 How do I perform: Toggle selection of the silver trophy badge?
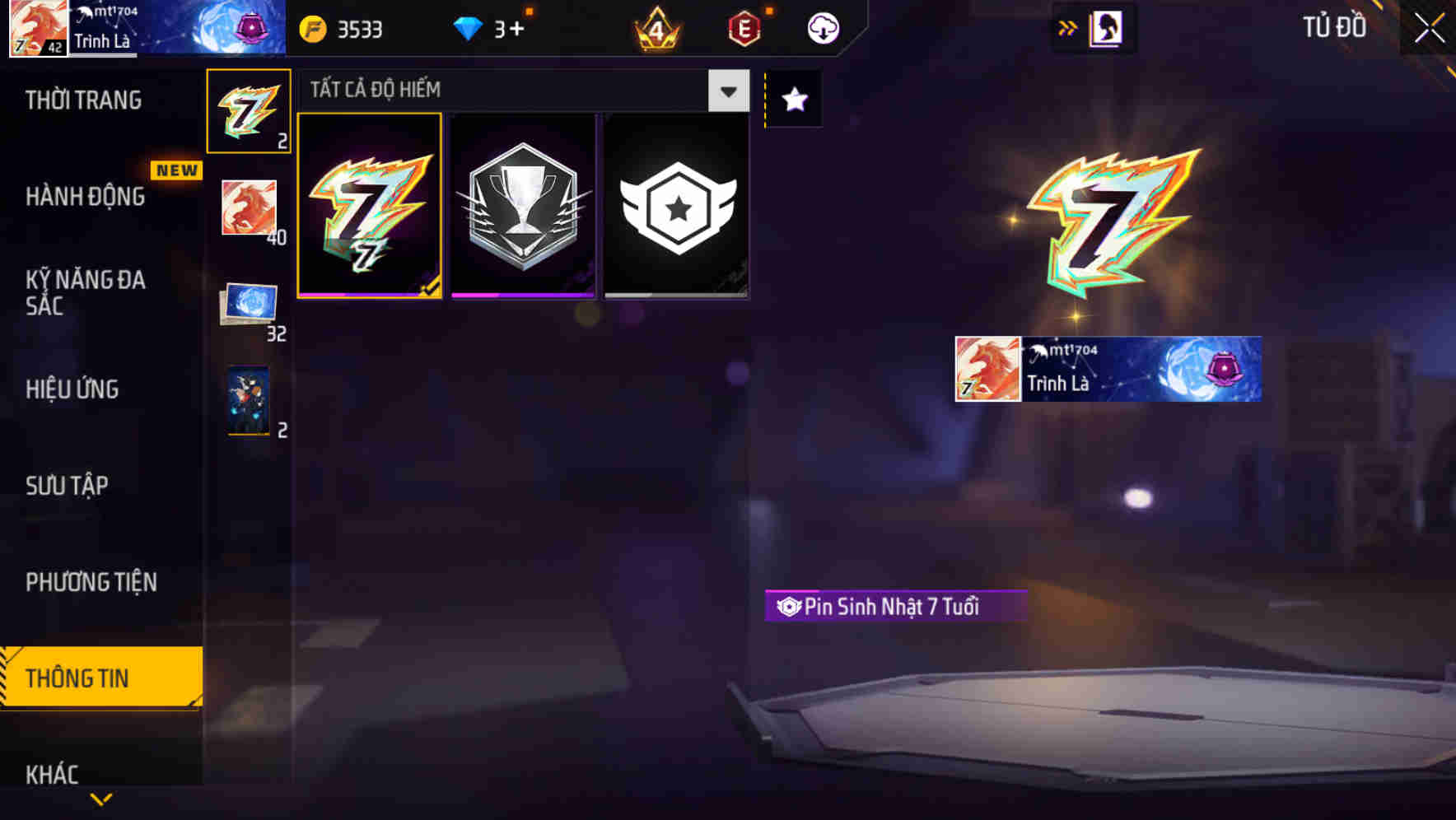pyautogui.click(x=523, y=204)
